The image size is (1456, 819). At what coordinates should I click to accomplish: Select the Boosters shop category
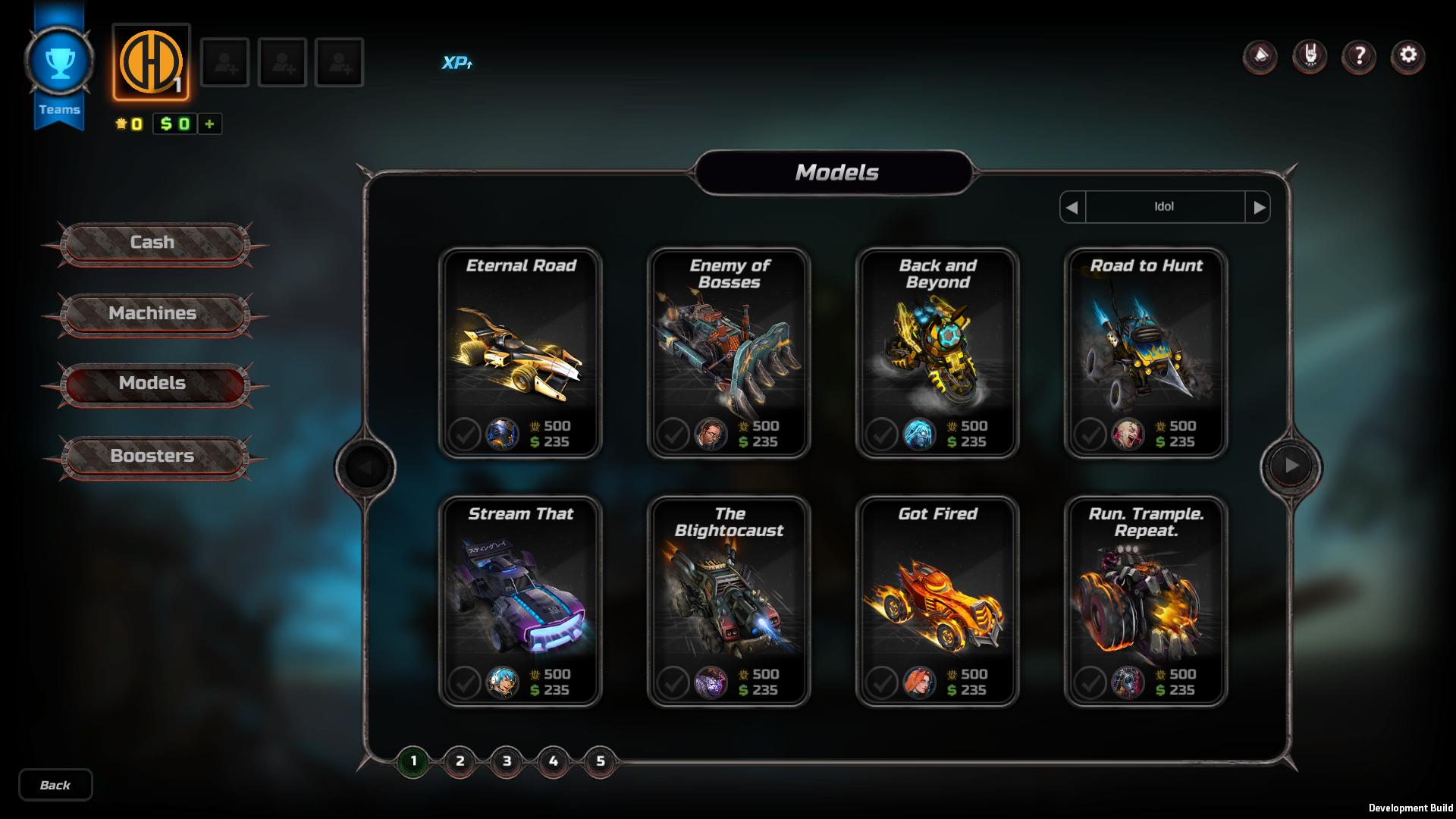(x=152, y=456)
